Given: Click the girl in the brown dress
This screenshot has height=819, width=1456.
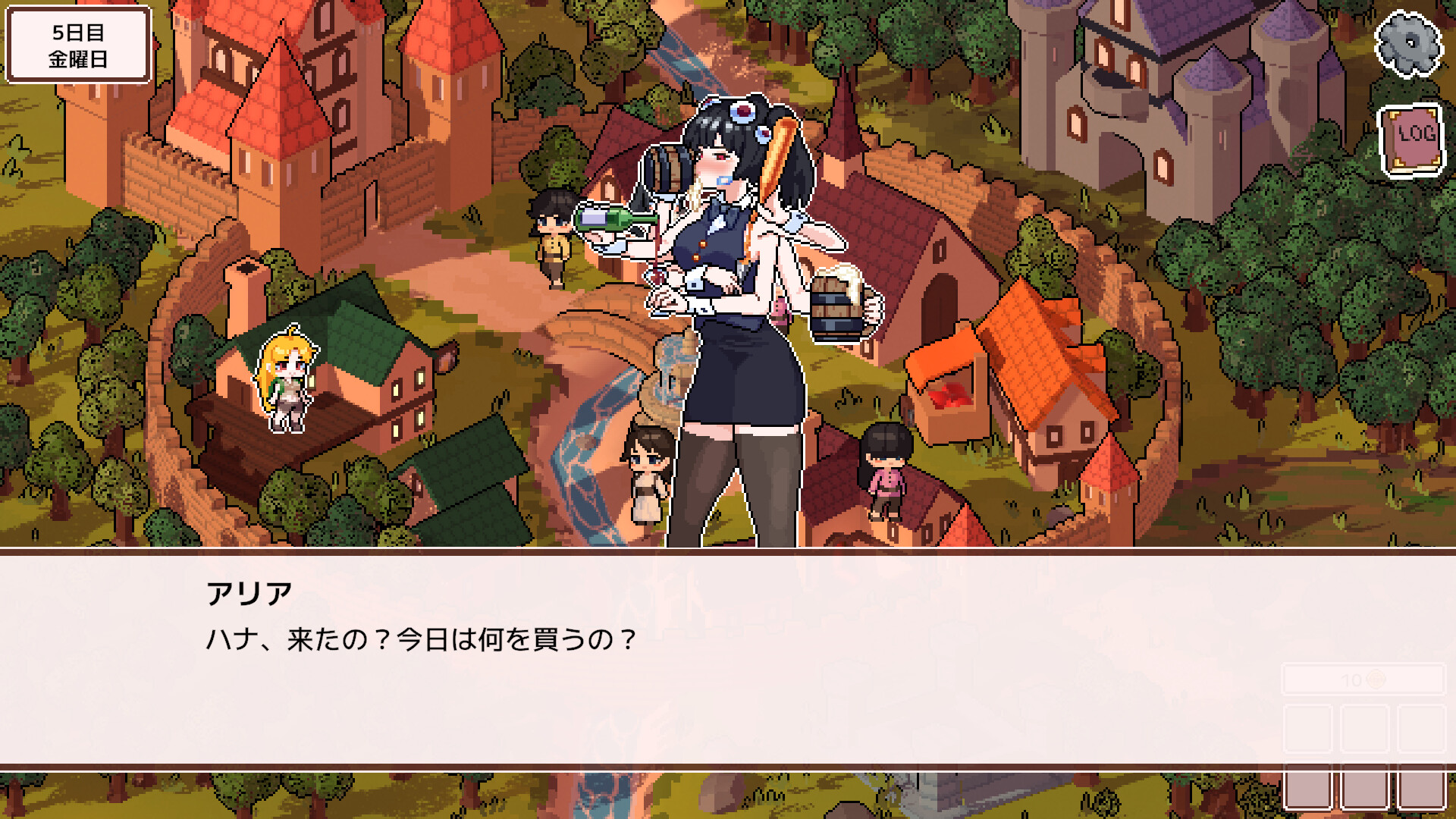Looking at the screenshot, I should (x=648, y=470).
